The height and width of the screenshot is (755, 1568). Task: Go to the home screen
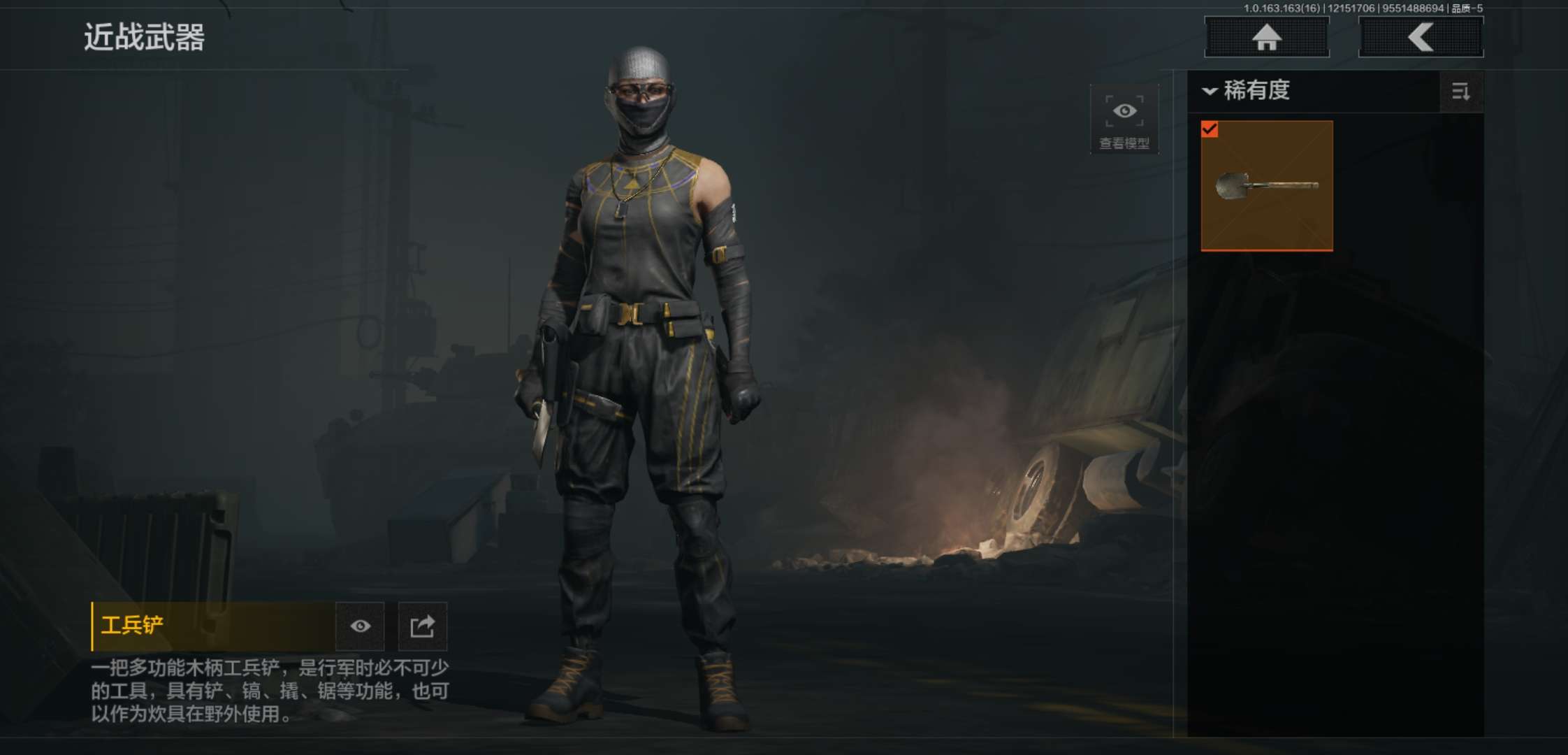(1266, 37)
